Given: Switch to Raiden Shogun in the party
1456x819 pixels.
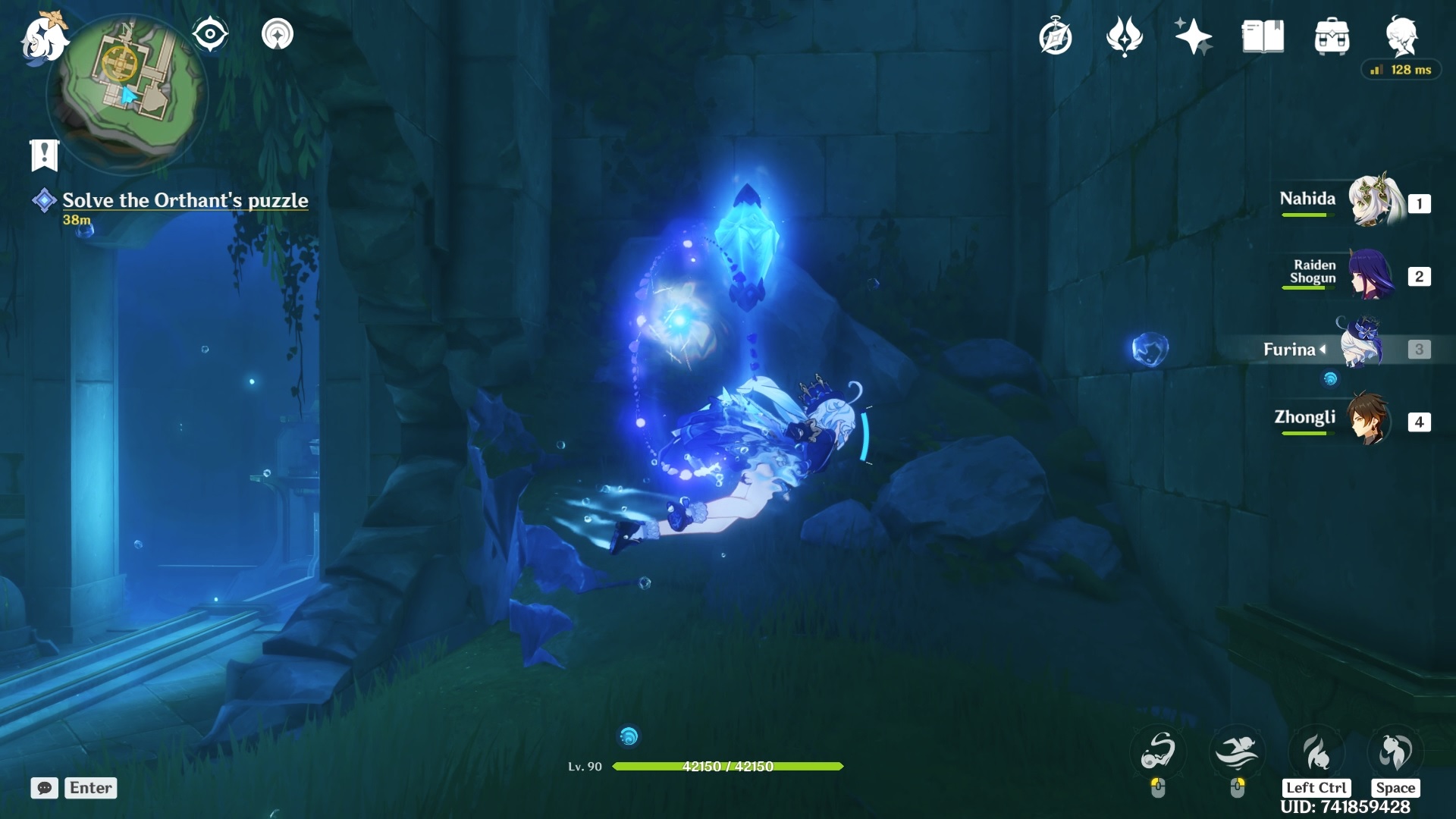Looking at the screenshot, I should [x=1371, y=275].
